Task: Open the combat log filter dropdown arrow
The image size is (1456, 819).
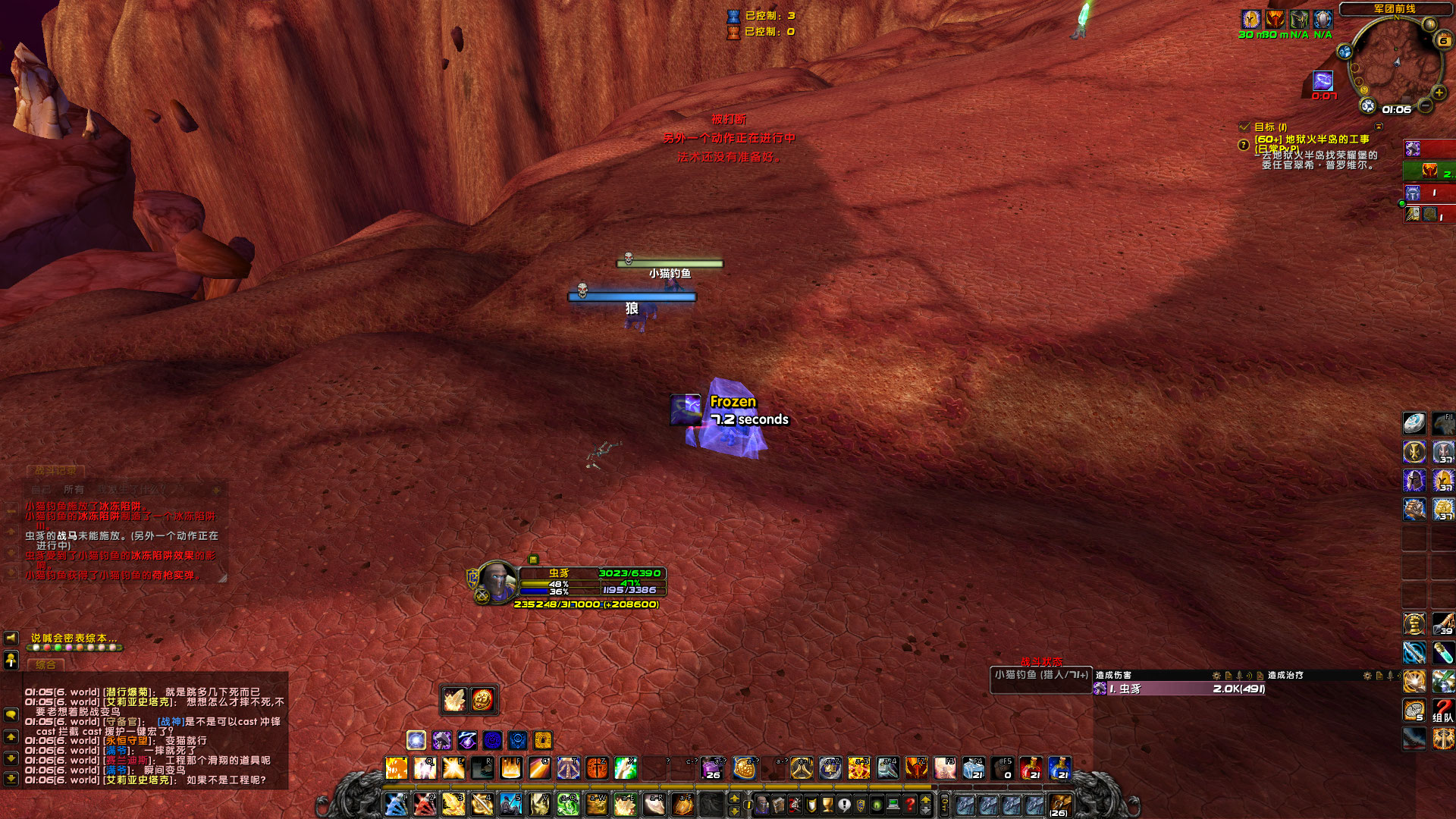Action: (216, 490)
